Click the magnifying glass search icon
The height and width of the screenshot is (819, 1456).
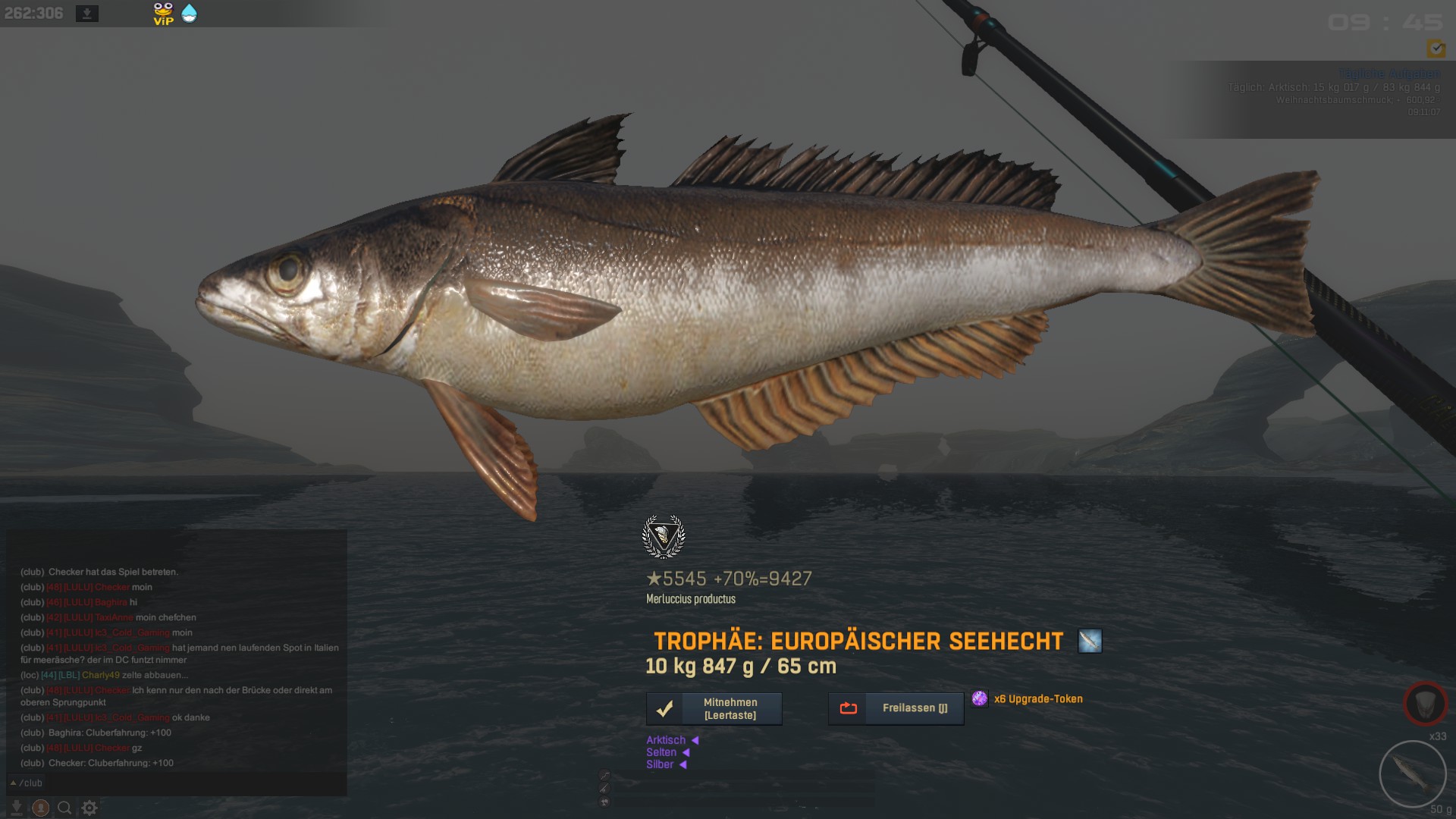(x=65, y=808)
